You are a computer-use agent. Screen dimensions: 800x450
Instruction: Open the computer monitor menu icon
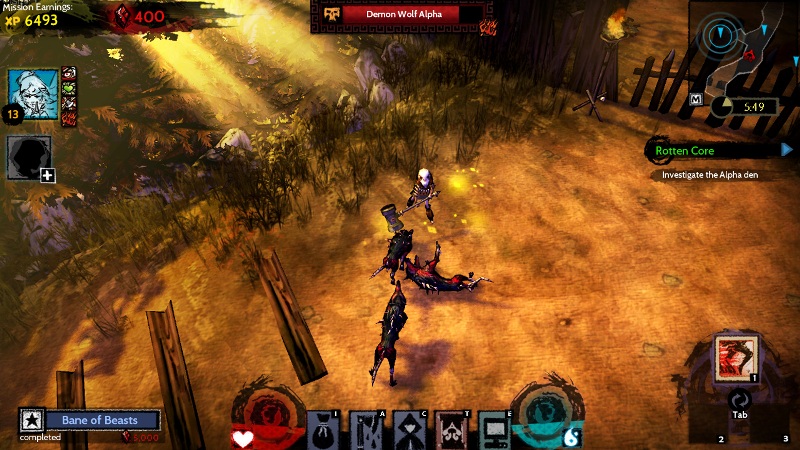click(x=494, y=429)
